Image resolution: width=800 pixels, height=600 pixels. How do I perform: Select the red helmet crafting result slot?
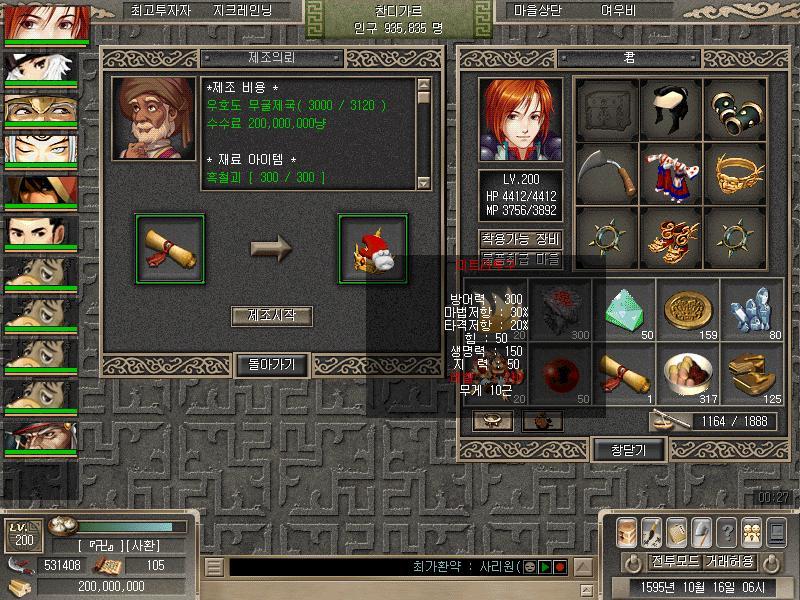[372, 246]
